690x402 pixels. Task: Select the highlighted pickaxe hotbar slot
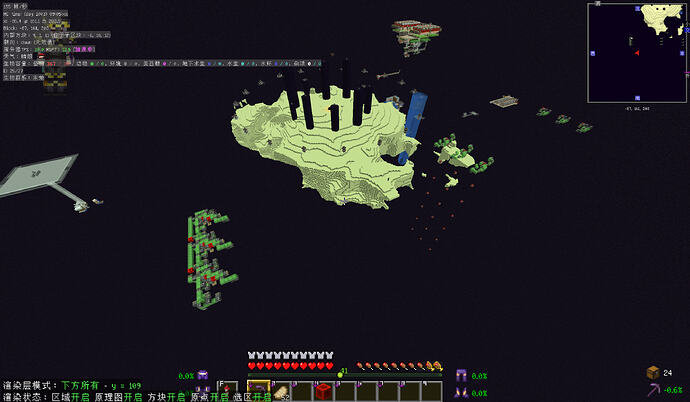tap(257, 391)
